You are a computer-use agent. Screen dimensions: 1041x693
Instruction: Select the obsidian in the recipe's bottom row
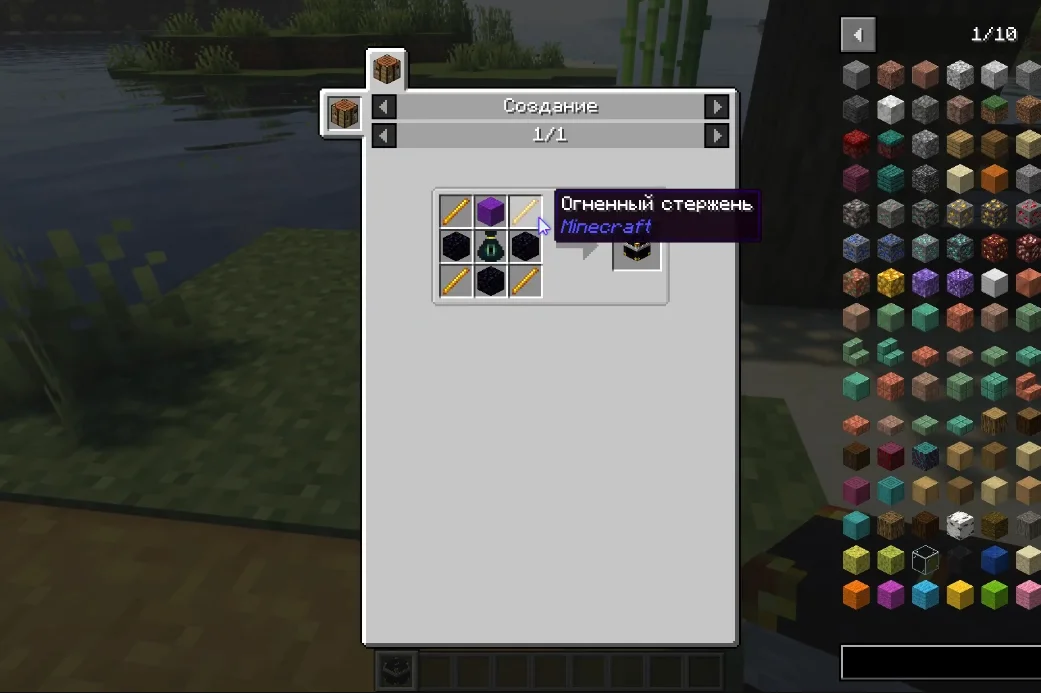click(x=490, y=281)
